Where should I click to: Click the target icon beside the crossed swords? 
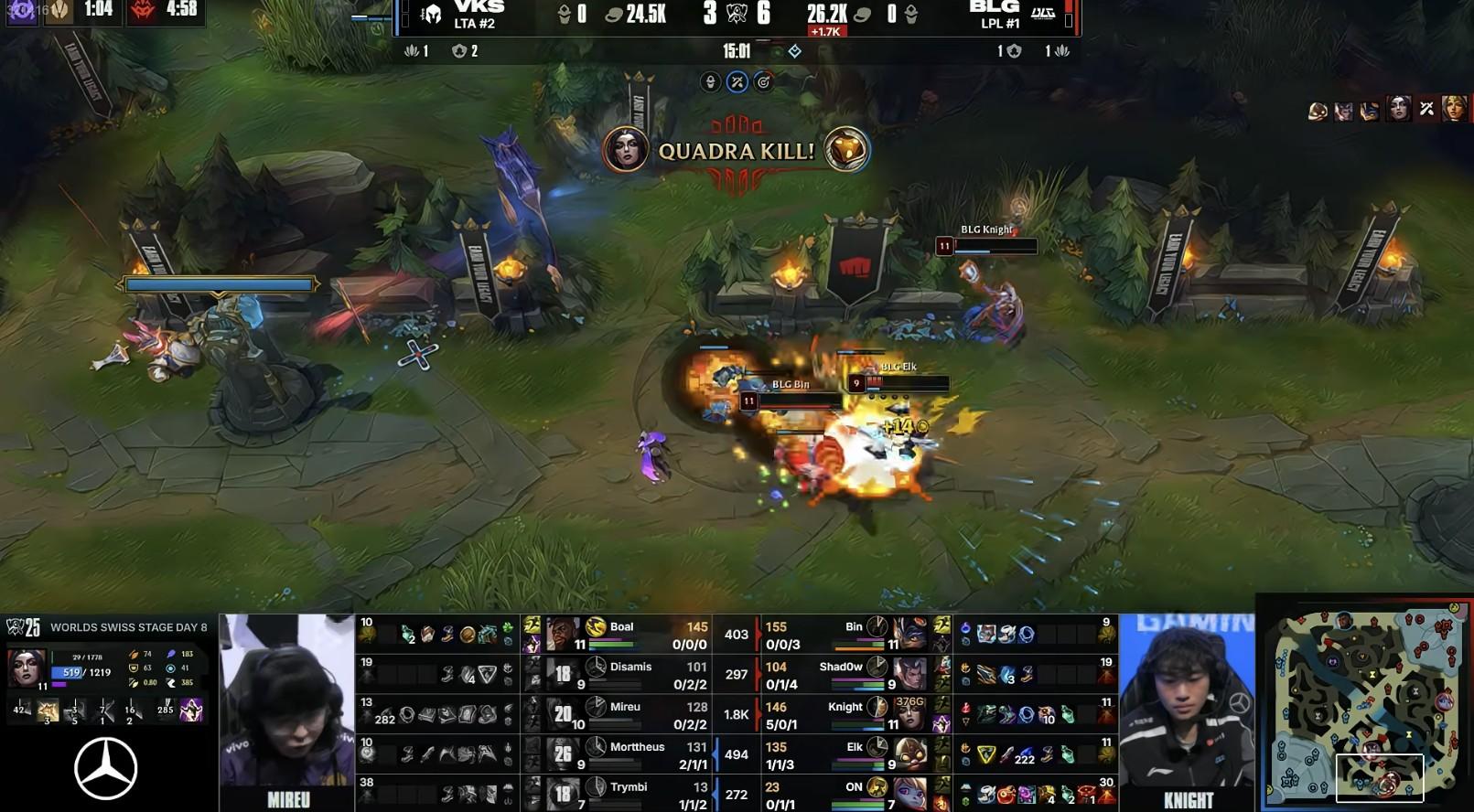point(763,82)
